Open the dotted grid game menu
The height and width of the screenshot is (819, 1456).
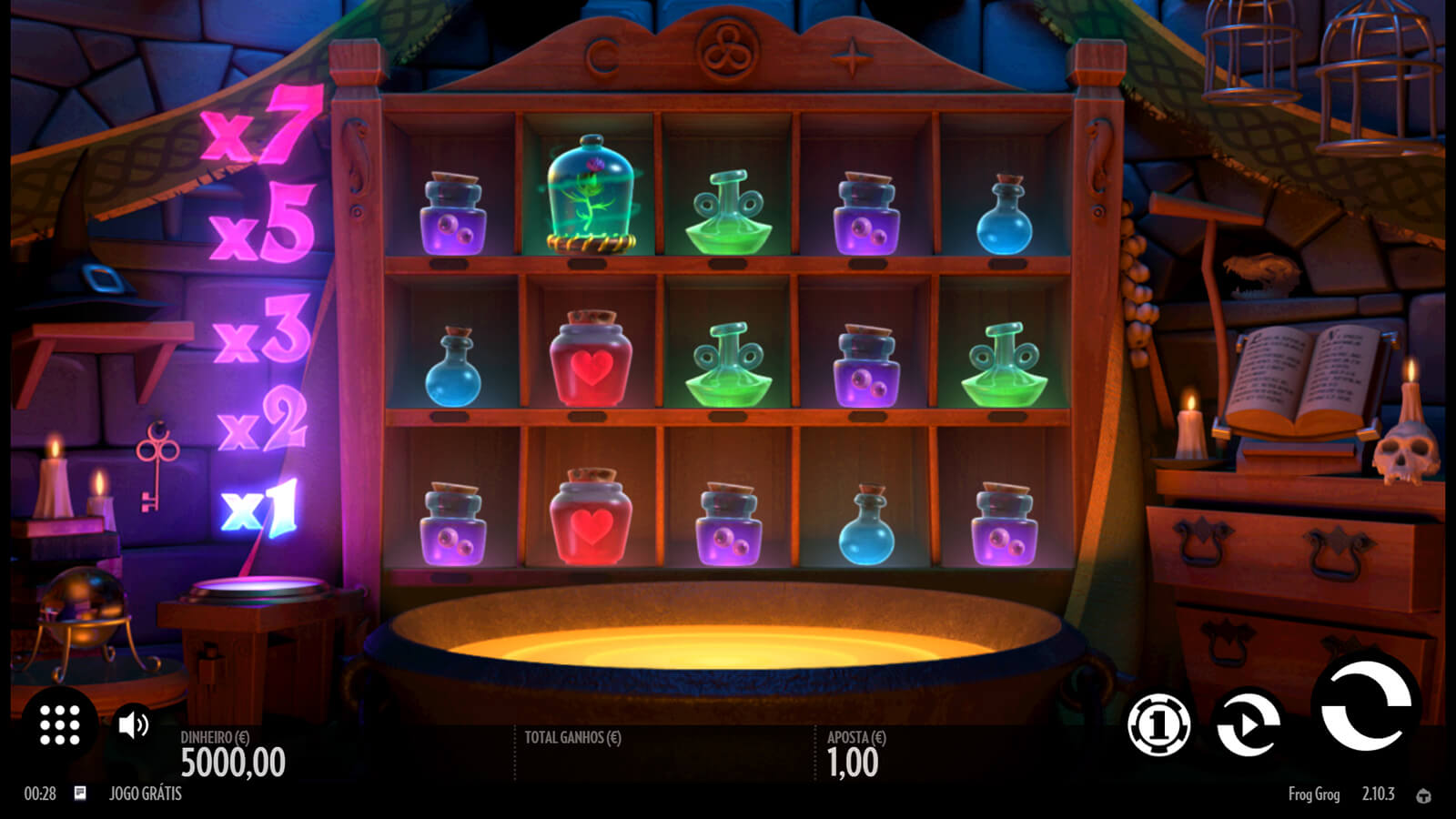coord(60,725)
